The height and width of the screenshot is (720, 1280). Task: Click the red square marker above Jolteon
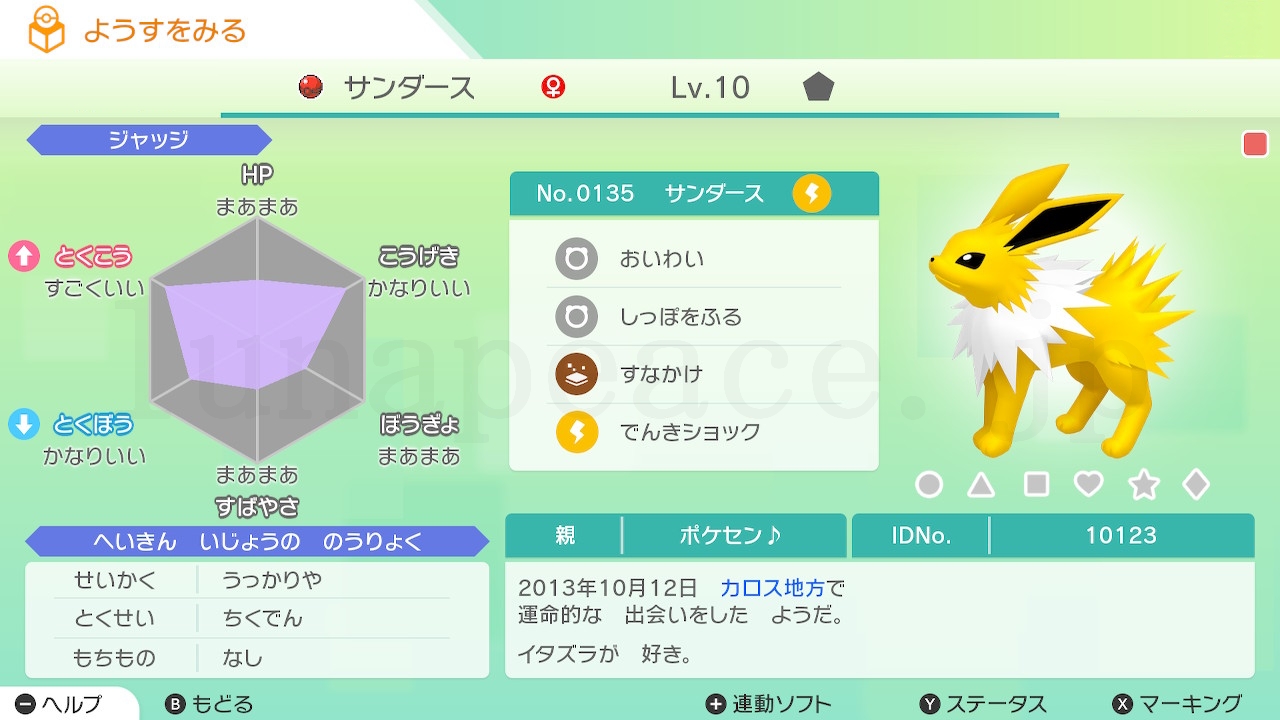[1254, 143]
